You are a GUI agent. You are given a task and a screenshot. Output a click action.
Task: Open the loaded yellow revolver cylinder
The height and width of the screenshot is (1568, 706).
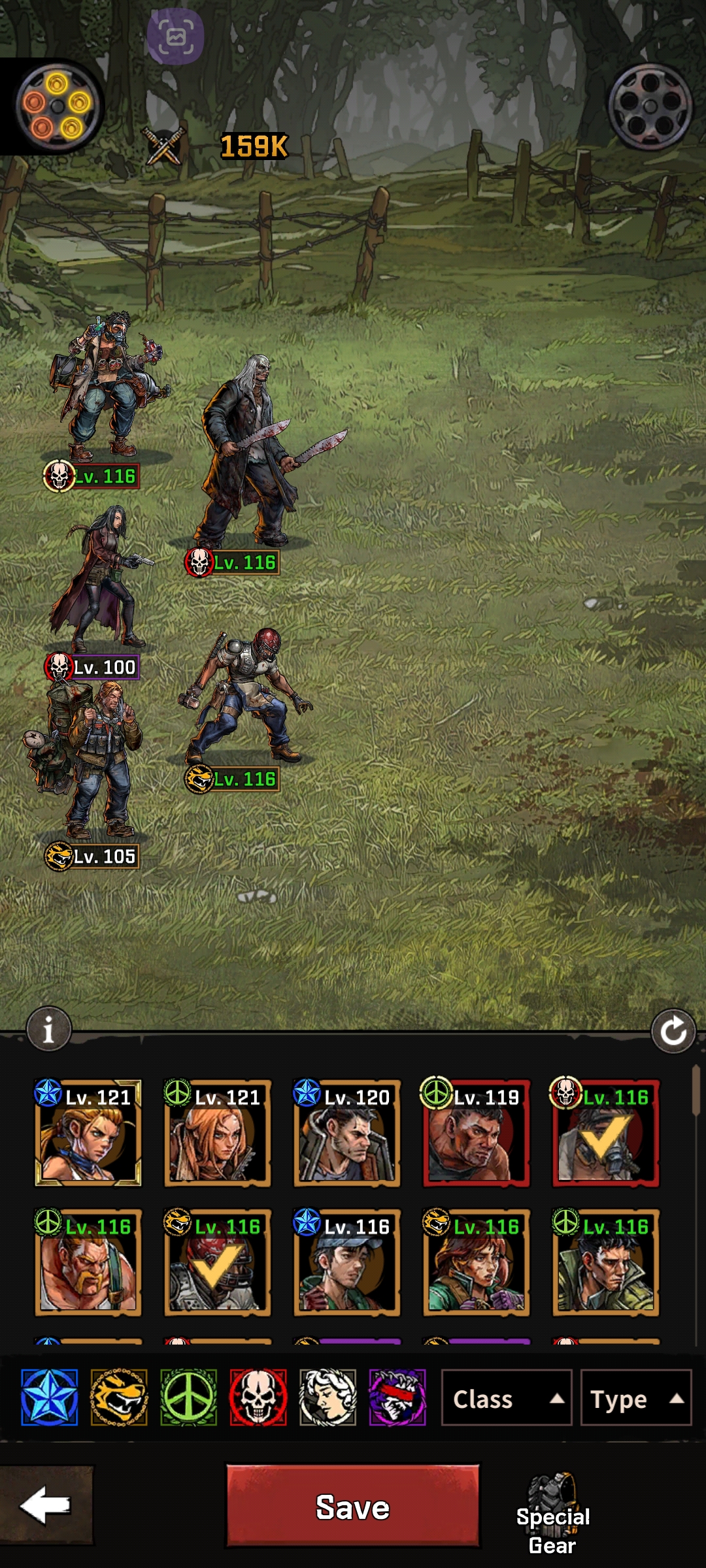(57, 106)
